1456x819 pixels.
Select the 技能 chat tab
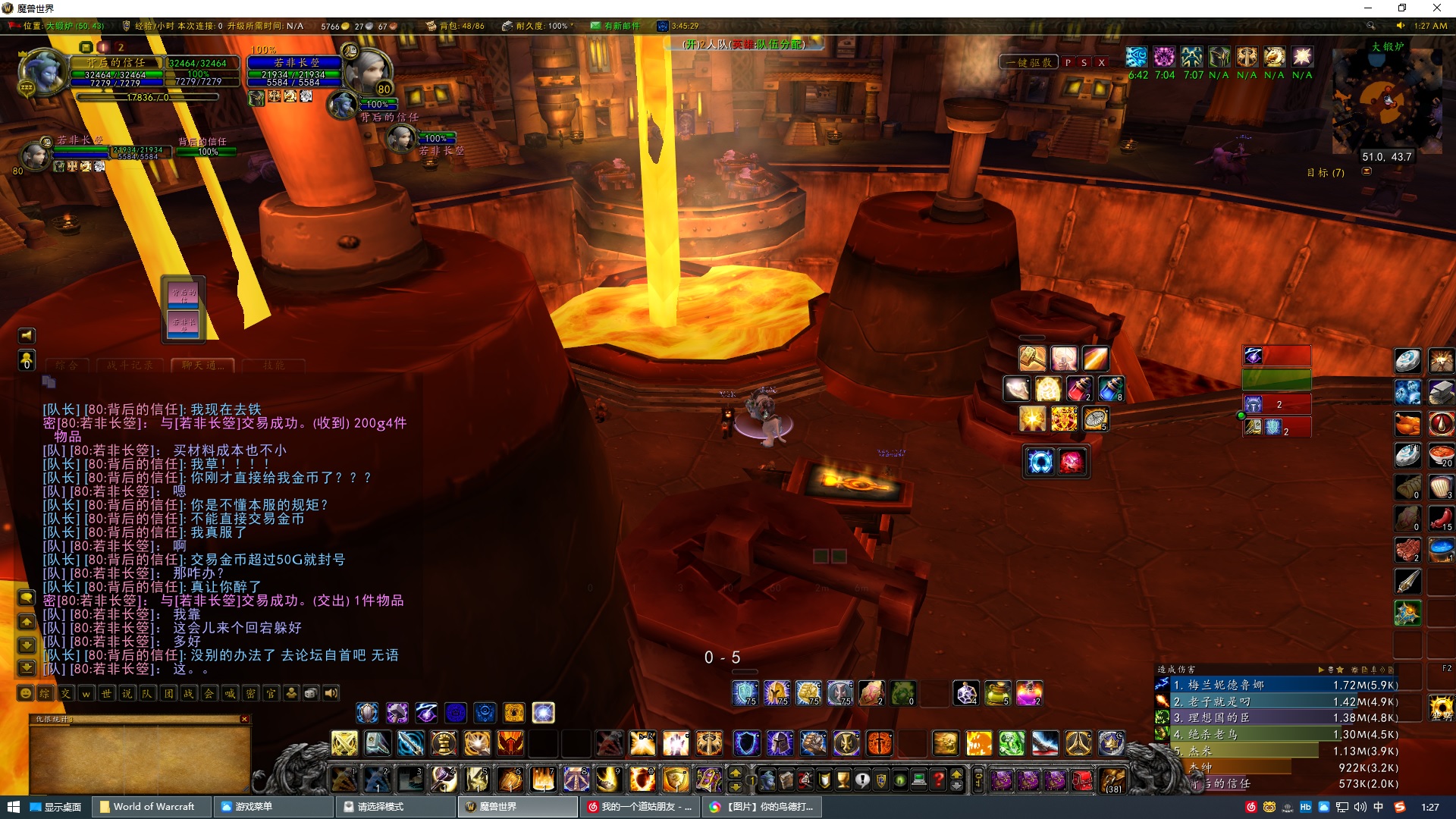point(274,366)
